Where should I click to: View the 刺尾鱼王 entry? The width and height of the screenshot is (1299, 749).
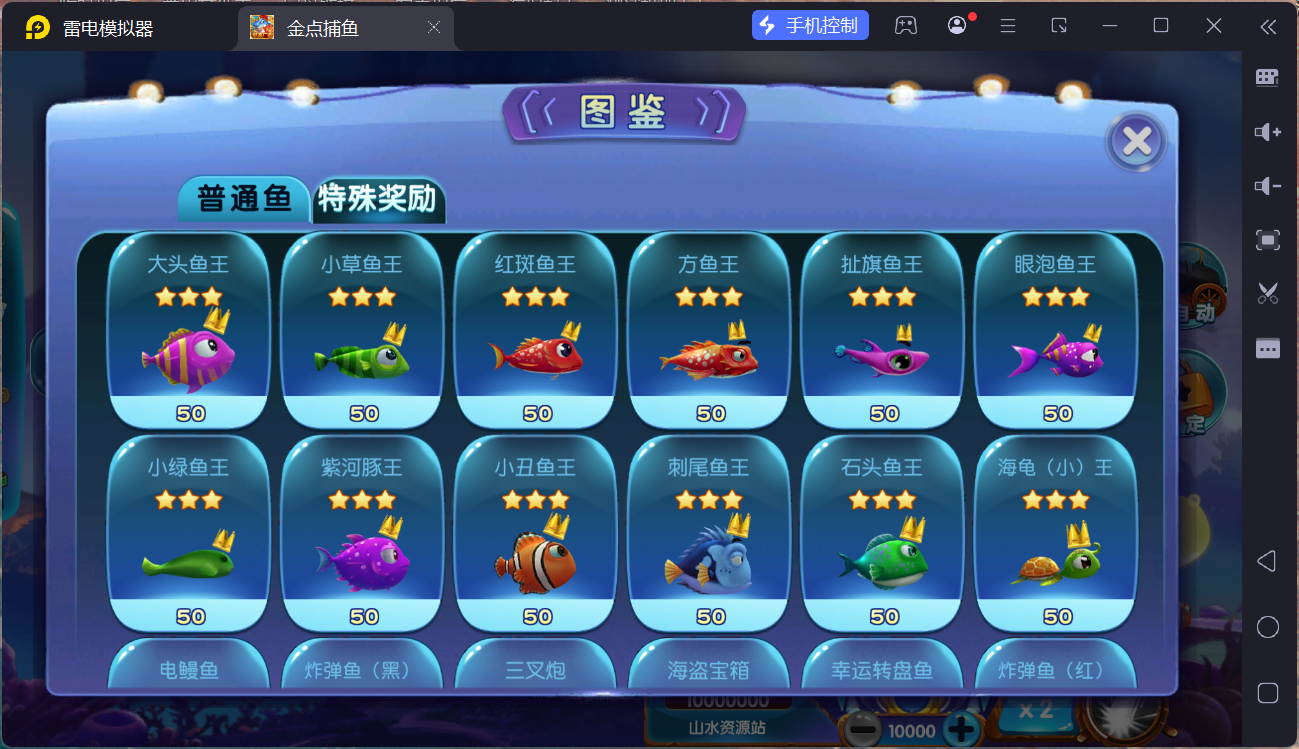coord(709,533)
